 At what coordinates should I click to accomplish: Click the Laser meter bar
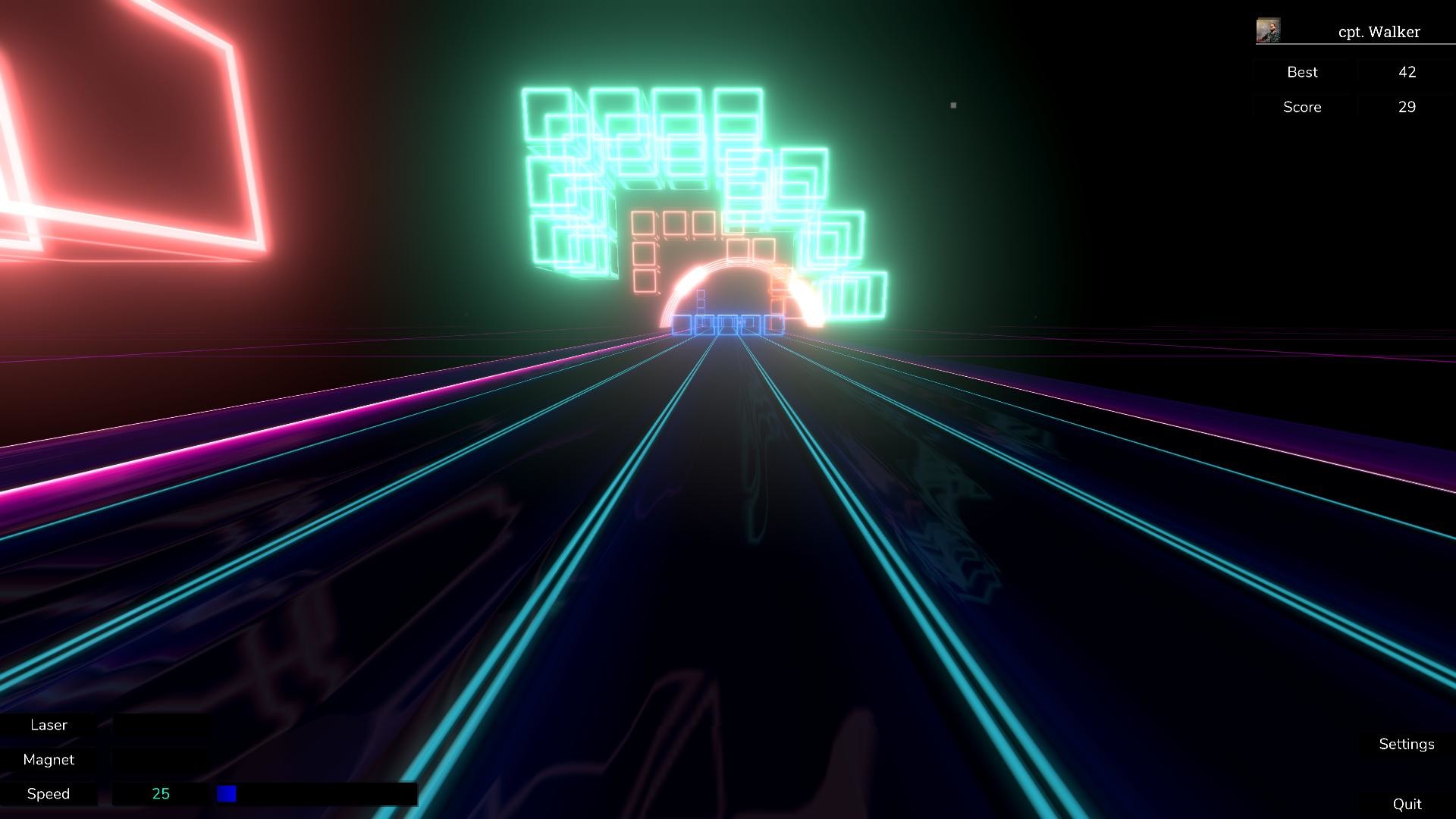tap(162, 725)
